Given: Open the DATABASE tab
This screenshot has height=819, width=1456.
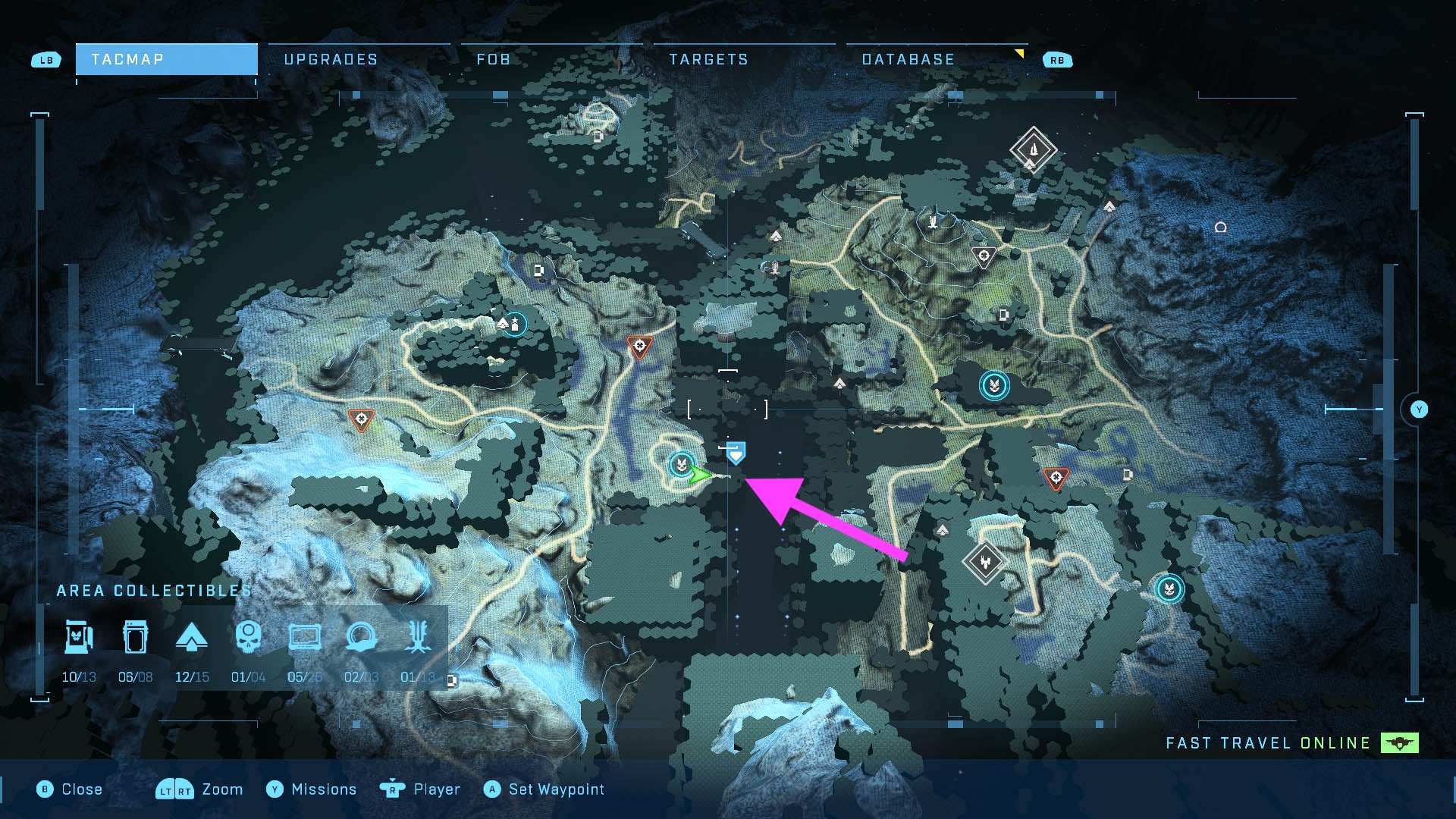Looking at the screenshot, I should pos(908,58).
